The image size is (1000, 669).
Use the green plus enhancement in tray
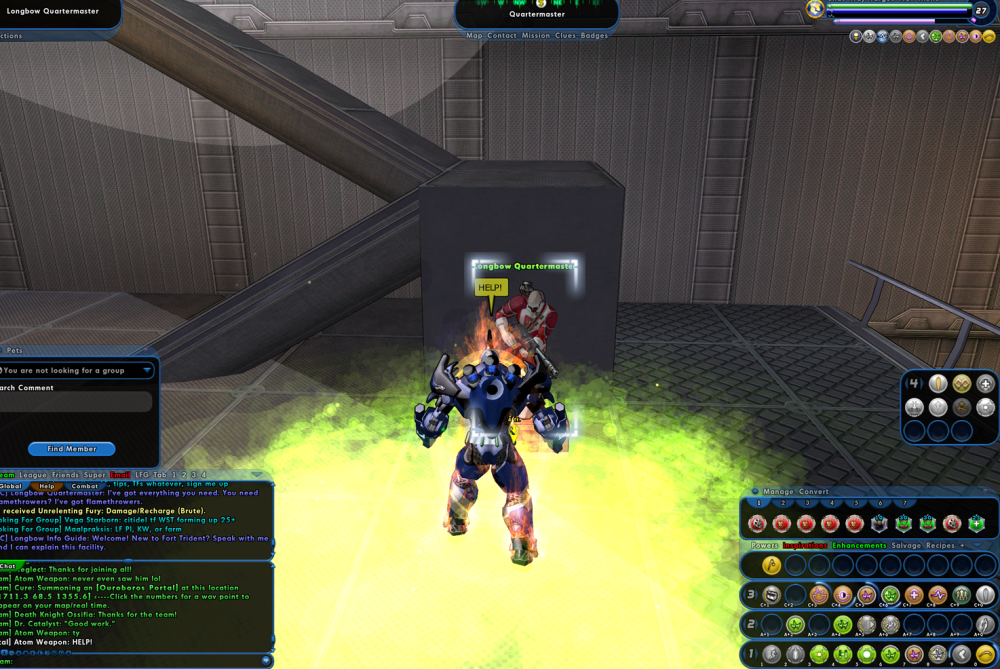[x=976, y=523]
